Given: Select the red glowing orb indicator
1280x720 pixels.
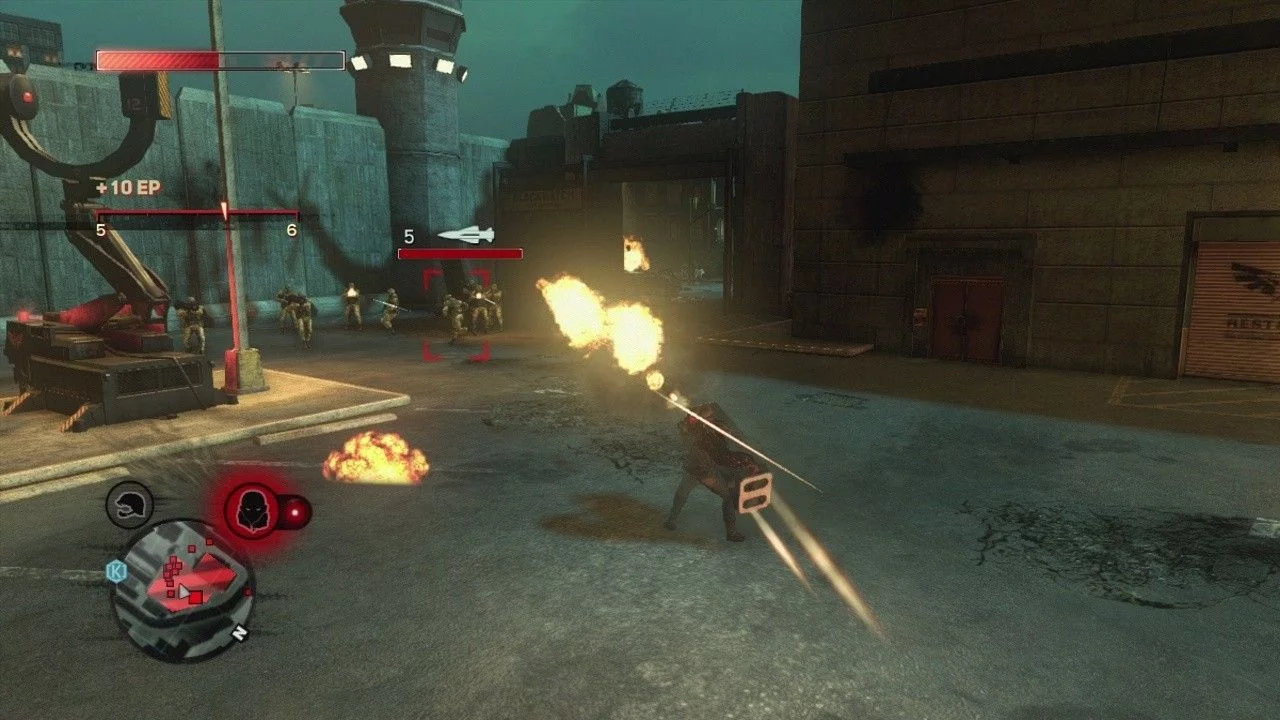Looking at the screenshot, I should pos(297,513).
